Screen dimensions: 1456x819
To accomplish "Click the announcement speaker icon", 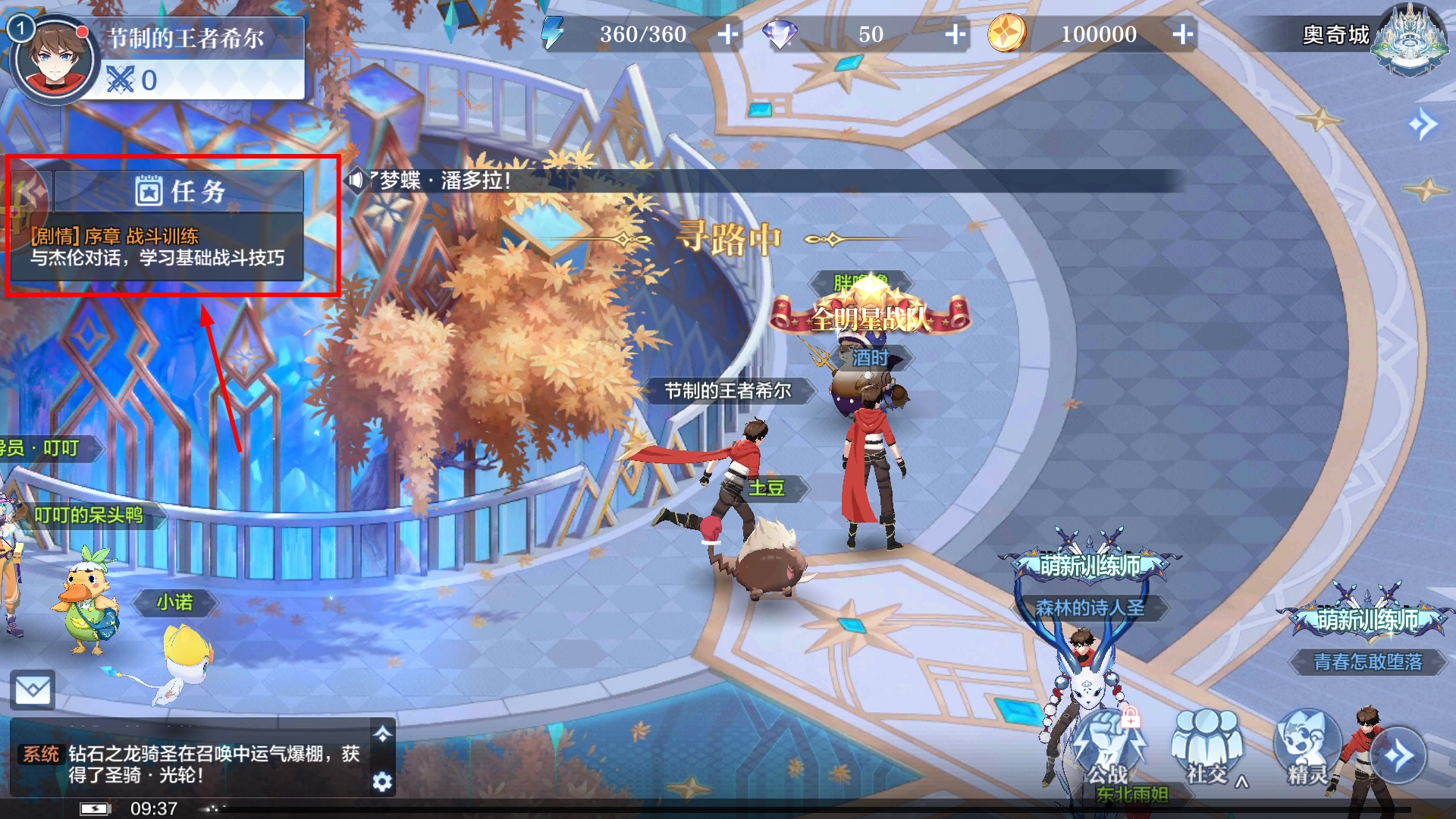I will pyautogui.click(x=356, y=180).
